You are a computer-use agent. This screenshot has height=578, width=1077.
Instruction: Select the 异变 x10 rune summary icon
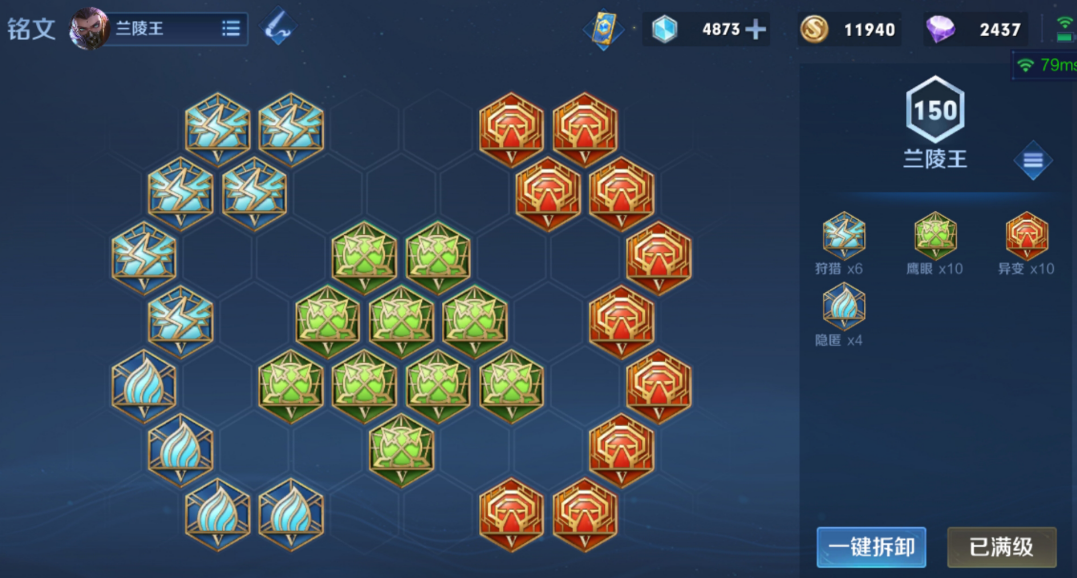(1027, 236)
